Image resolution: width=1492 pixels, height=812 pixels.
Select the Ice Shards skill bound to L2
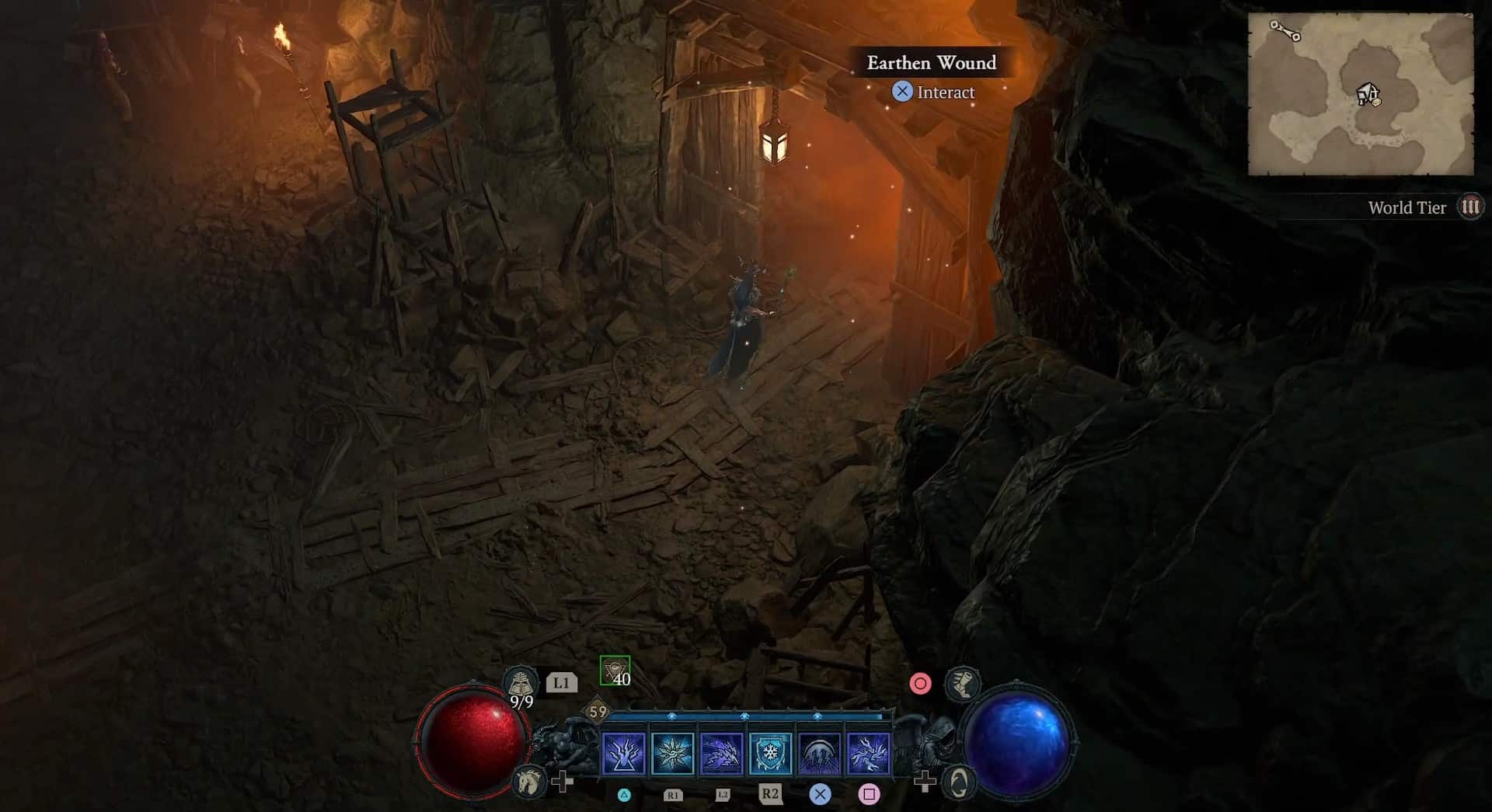click(723, 754)
